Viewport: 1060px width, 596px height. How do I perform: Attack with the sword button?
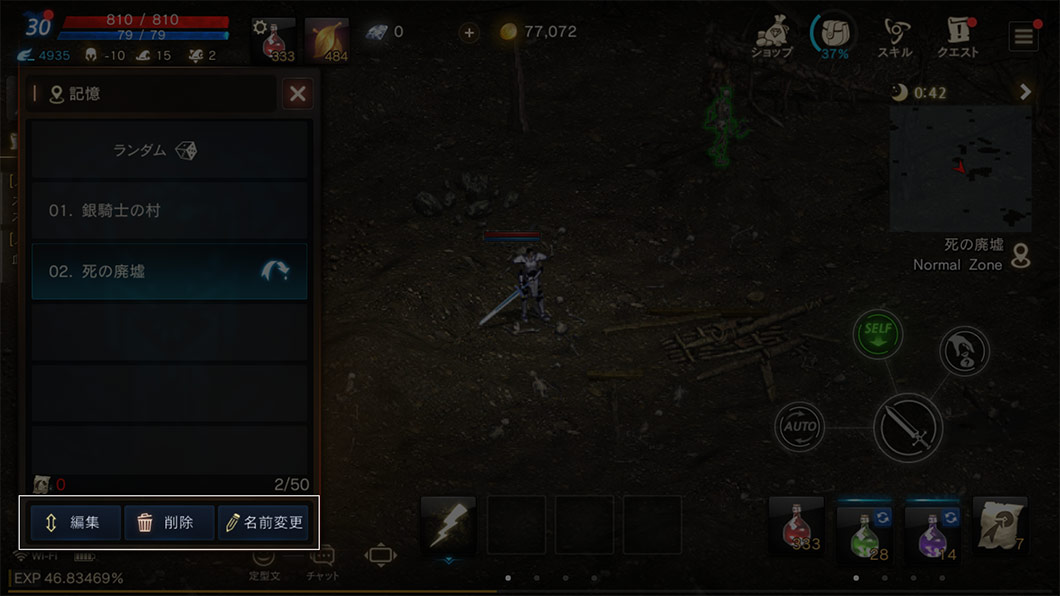coord(907,427)
